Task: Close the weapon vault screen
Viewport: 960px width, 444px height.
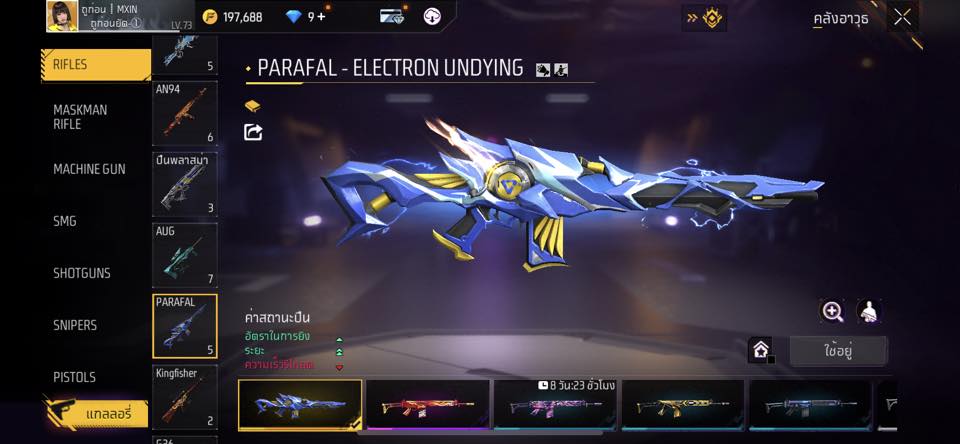Action: point(902,17)
